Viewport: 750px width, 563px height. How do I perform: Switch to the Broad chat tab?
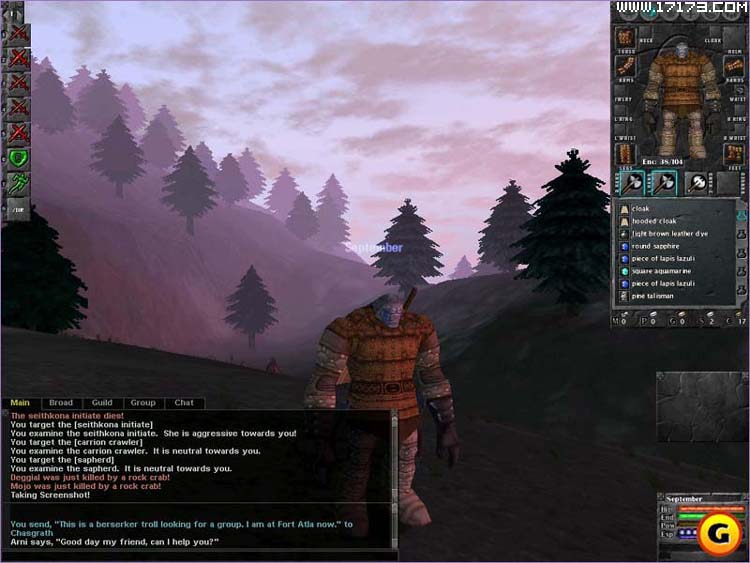61,403
